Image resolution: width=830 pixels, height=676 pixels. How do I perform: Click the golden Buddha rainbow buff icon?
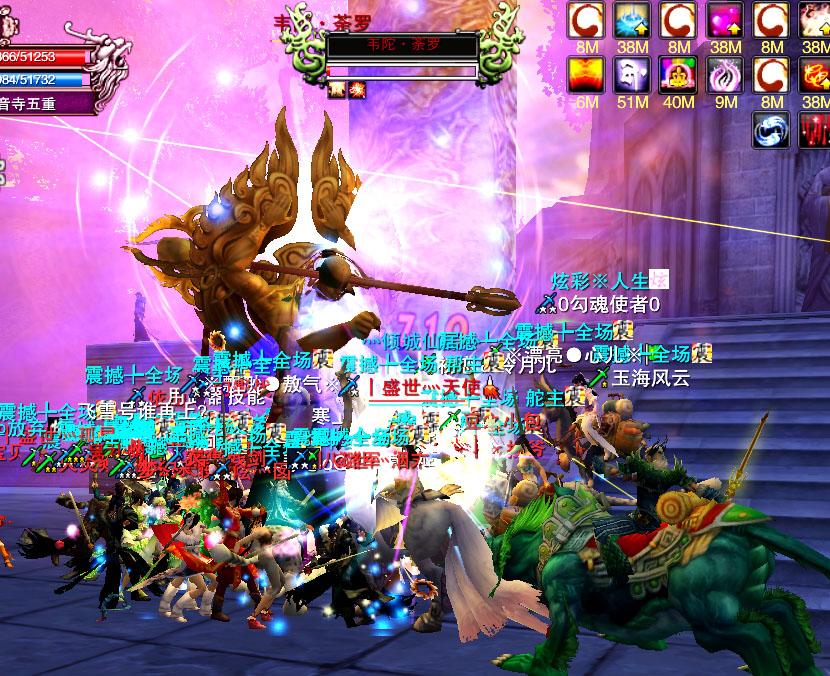pos(678,75)
